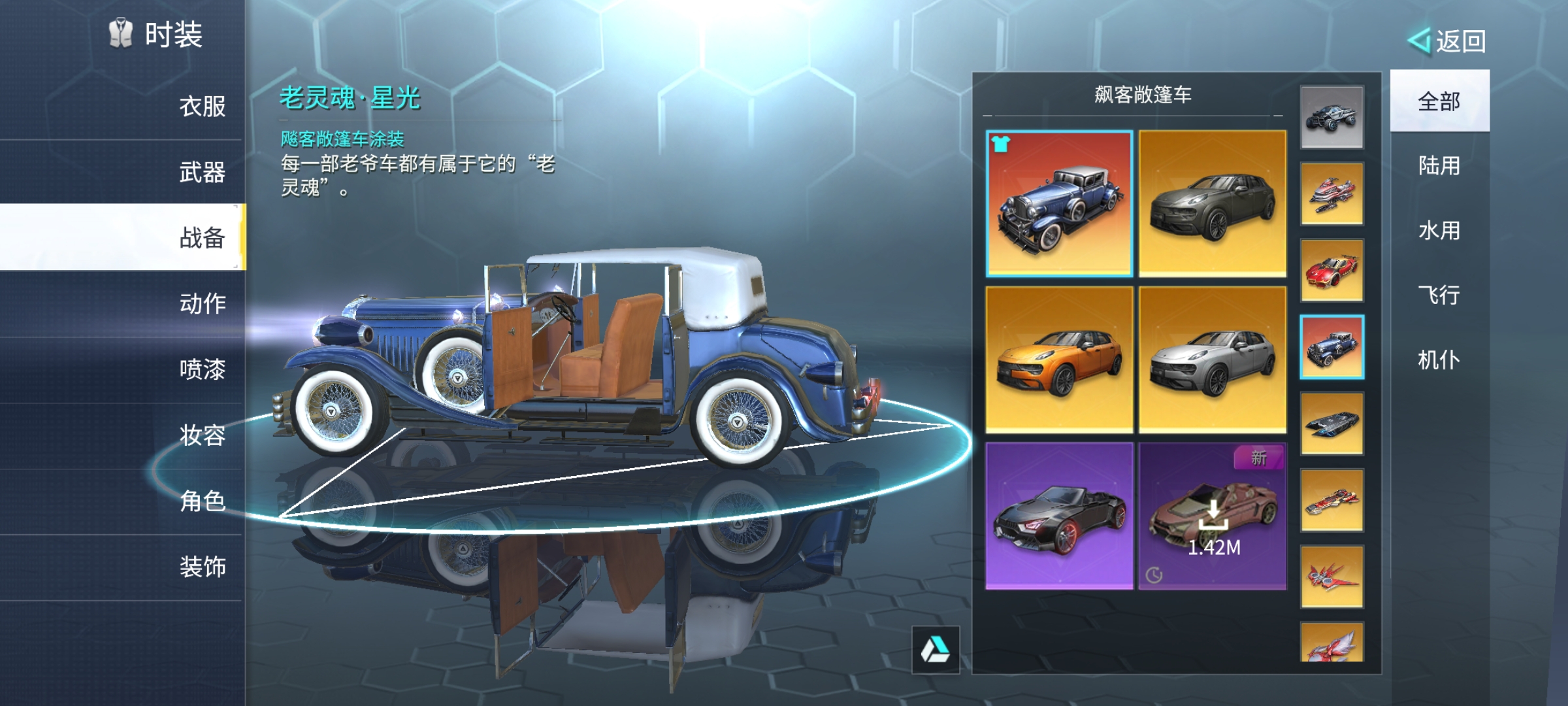
Task: Select the 武器 weapons category
Action: pyautogui.click(x=201, y=173)
